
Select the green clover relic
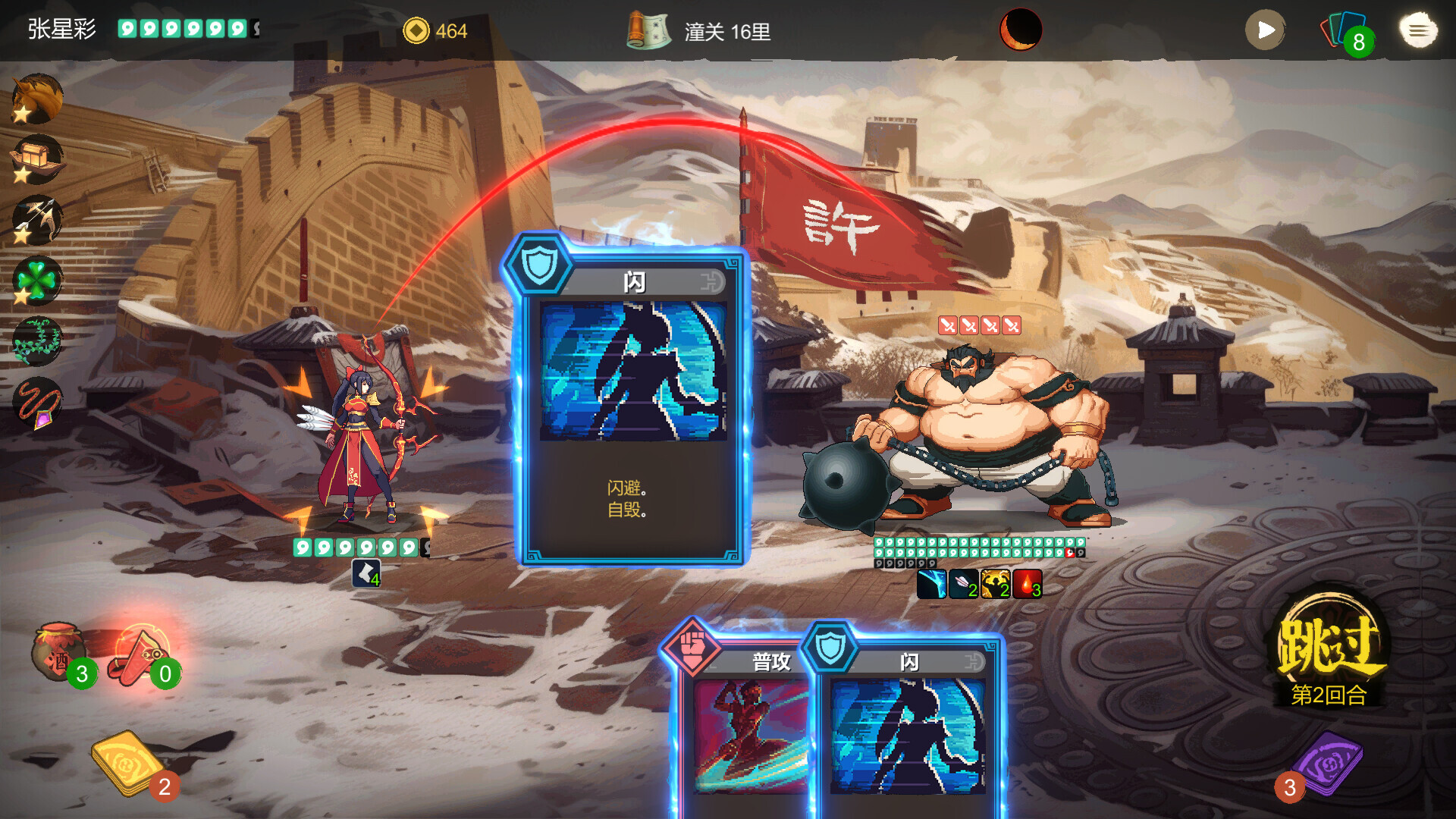coord(37,281)
